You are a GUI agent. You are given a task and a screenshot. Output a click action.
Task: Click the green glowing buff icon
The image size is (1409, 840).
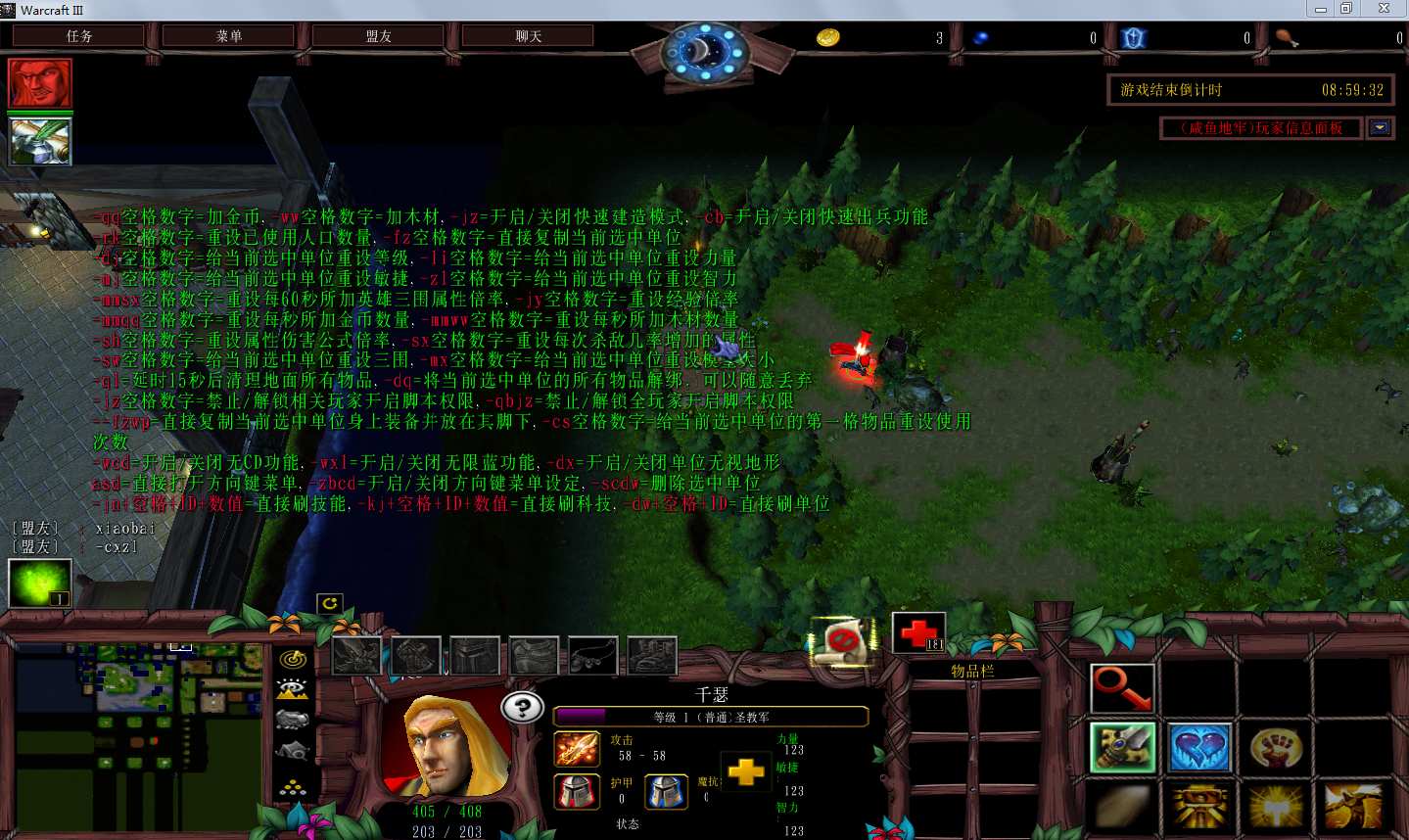point(39,583)
